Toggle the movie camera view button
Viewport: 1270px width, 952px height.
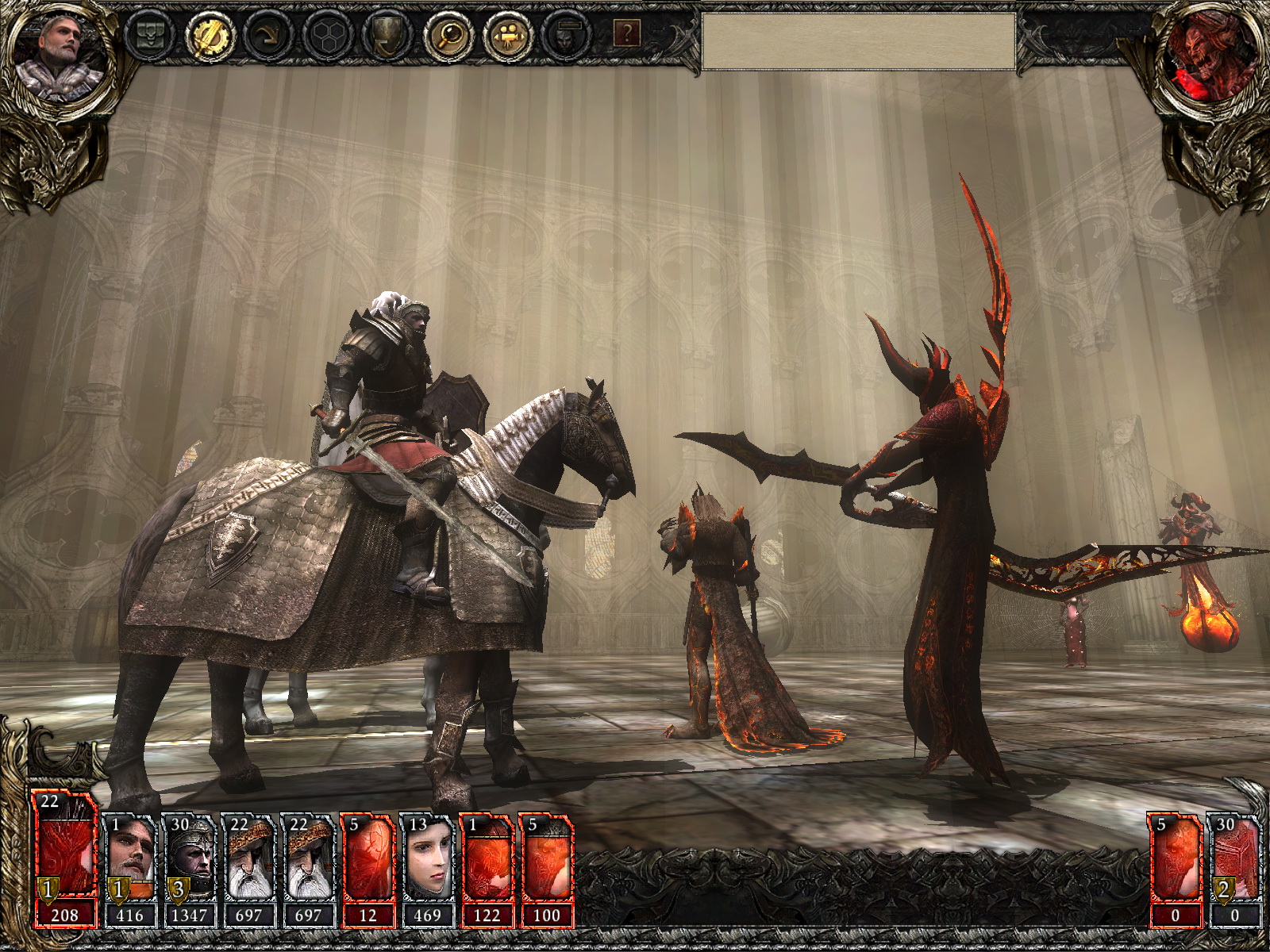pyautogui.click(x=507, y=35)
